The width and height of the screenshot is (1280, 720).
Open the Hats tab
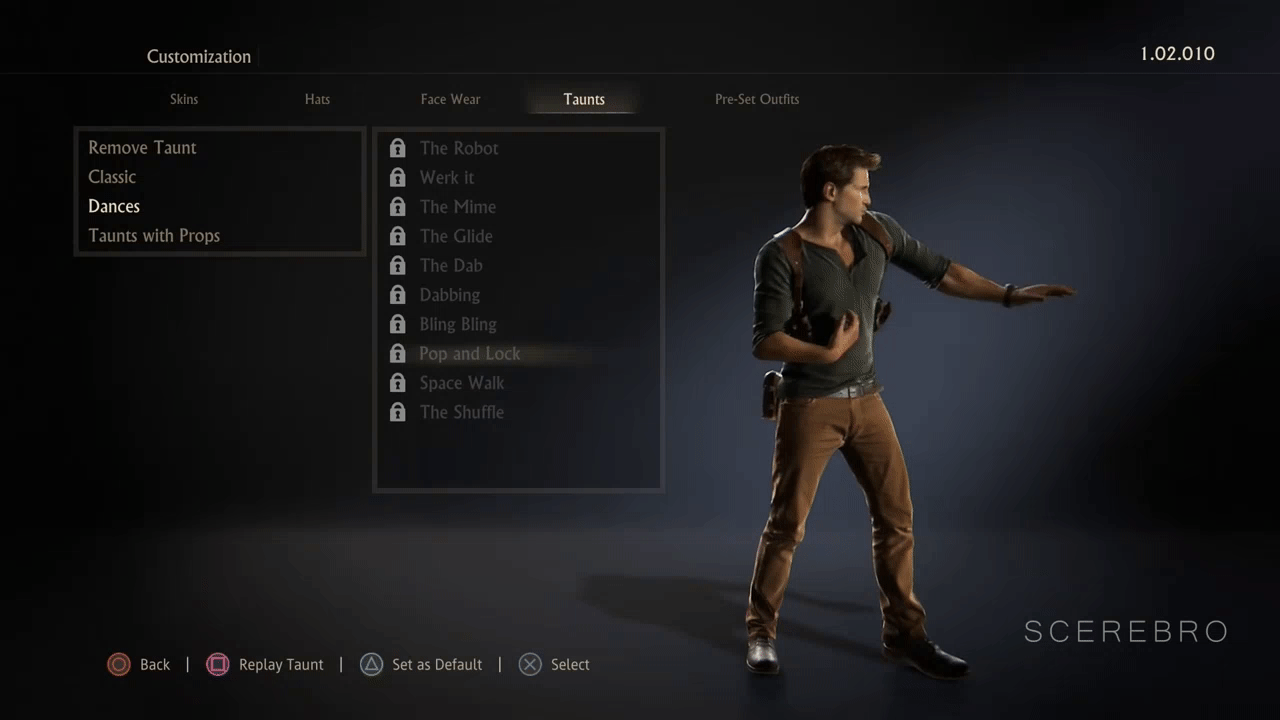click(317, 99)
